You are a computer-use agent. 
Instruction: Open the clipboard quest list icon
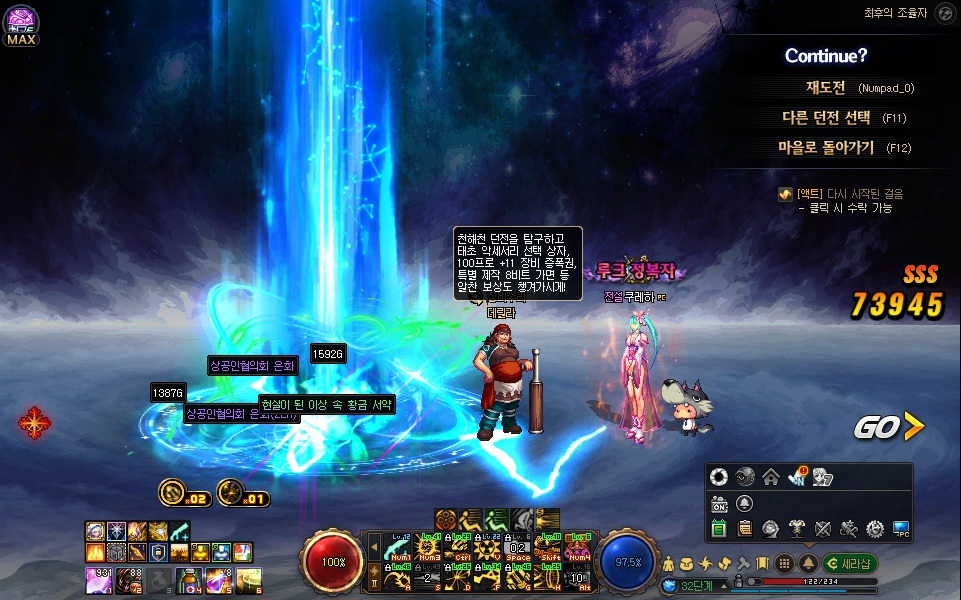click(744, 528)
